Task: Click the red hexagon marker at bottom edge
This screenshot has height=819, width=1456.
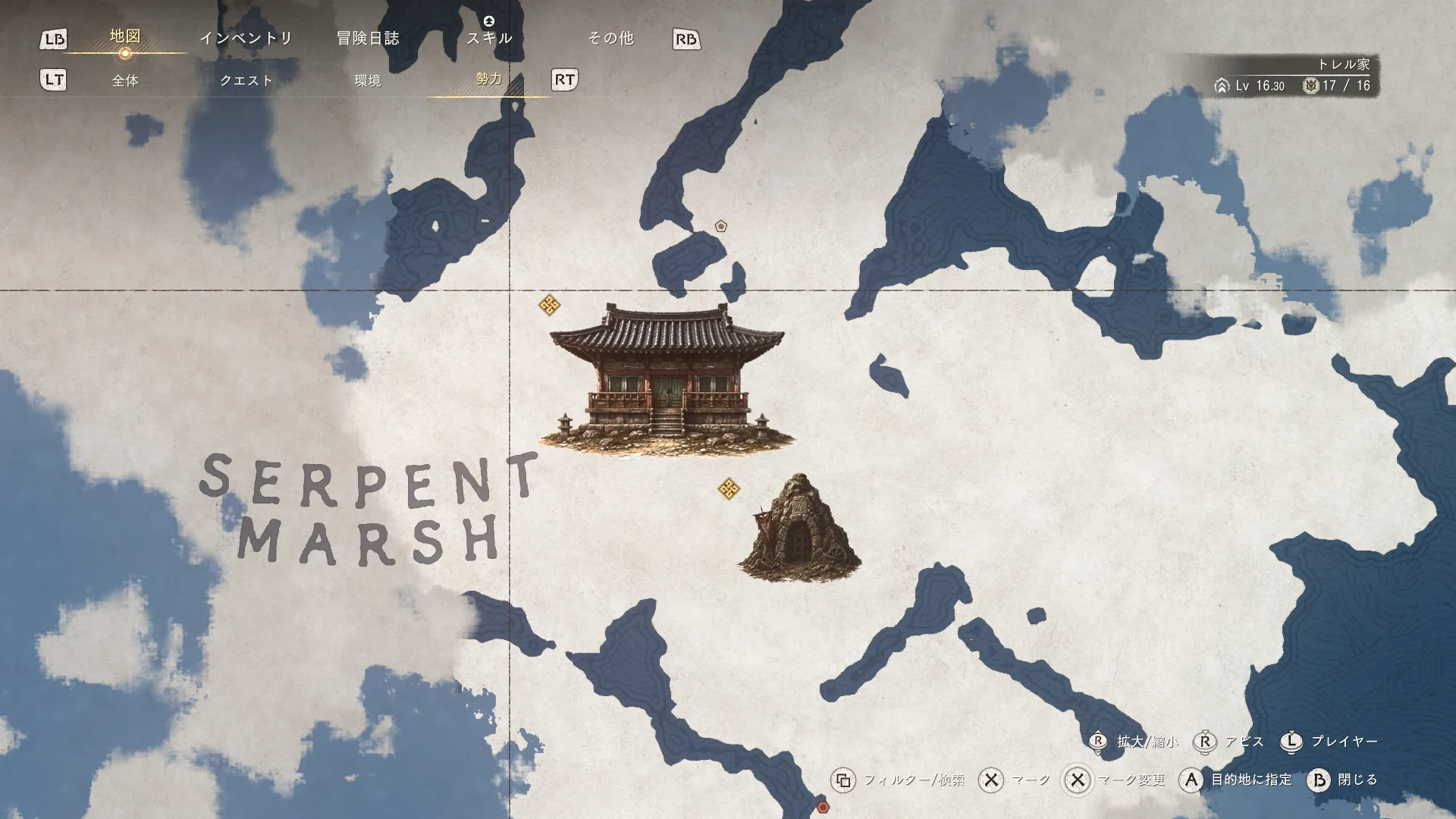Action: click(x=823, y=807)
